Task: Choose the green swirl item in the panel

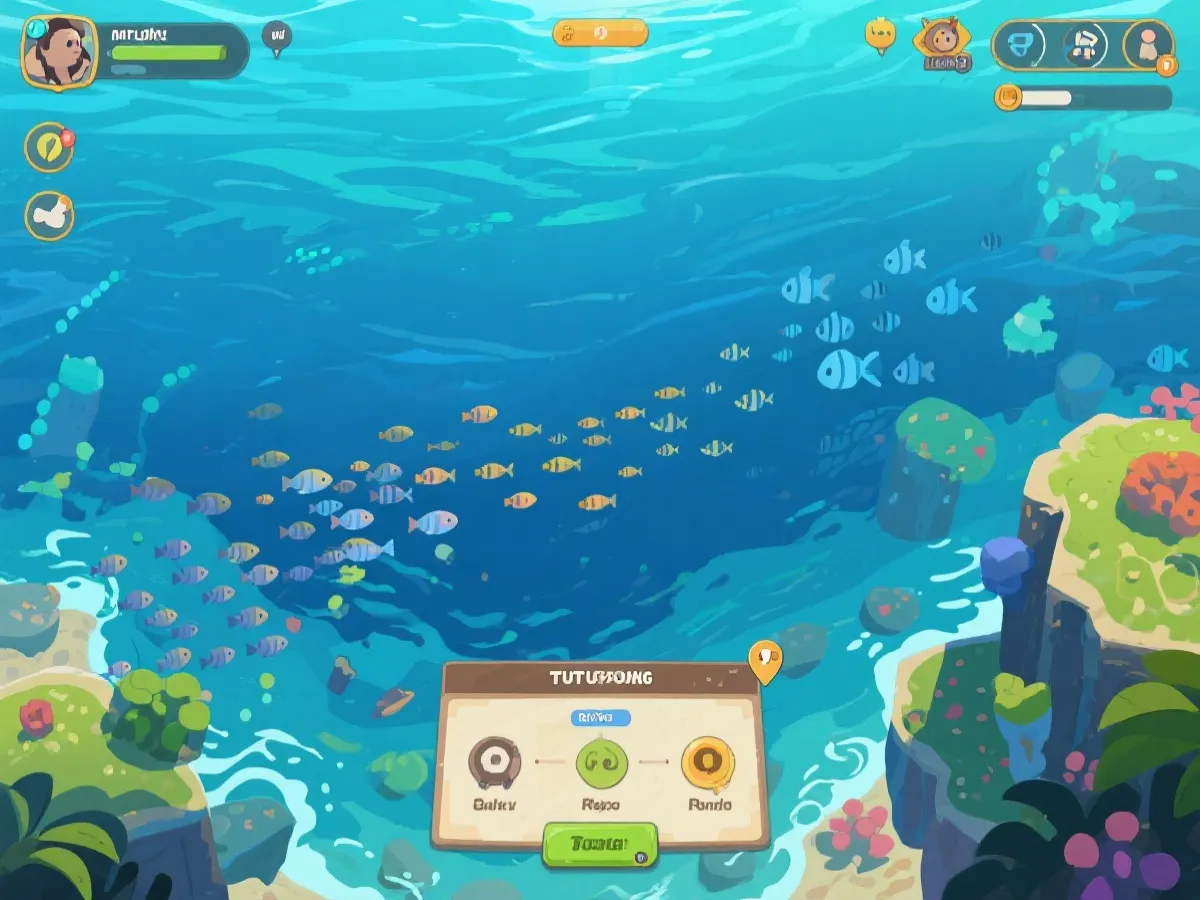Action: click(601, 764)
